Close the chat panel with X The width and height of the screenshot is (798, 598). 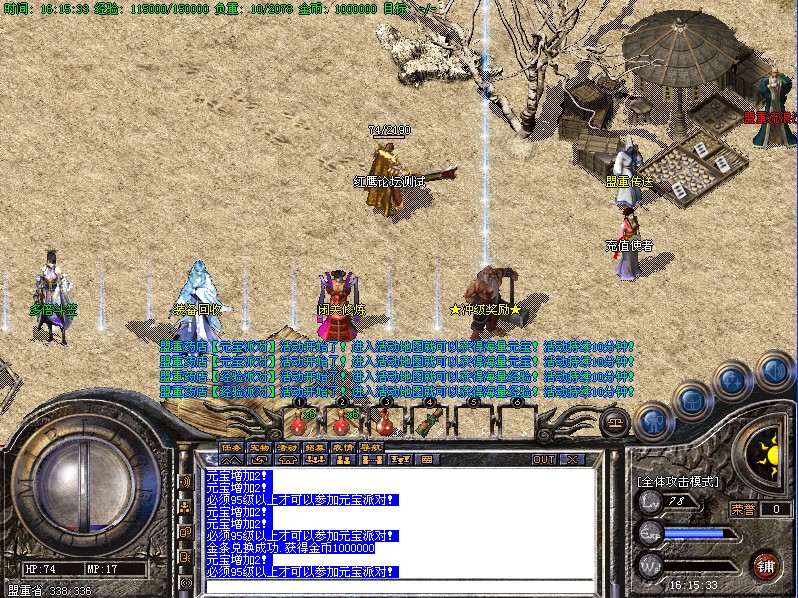tap(571, 459)
